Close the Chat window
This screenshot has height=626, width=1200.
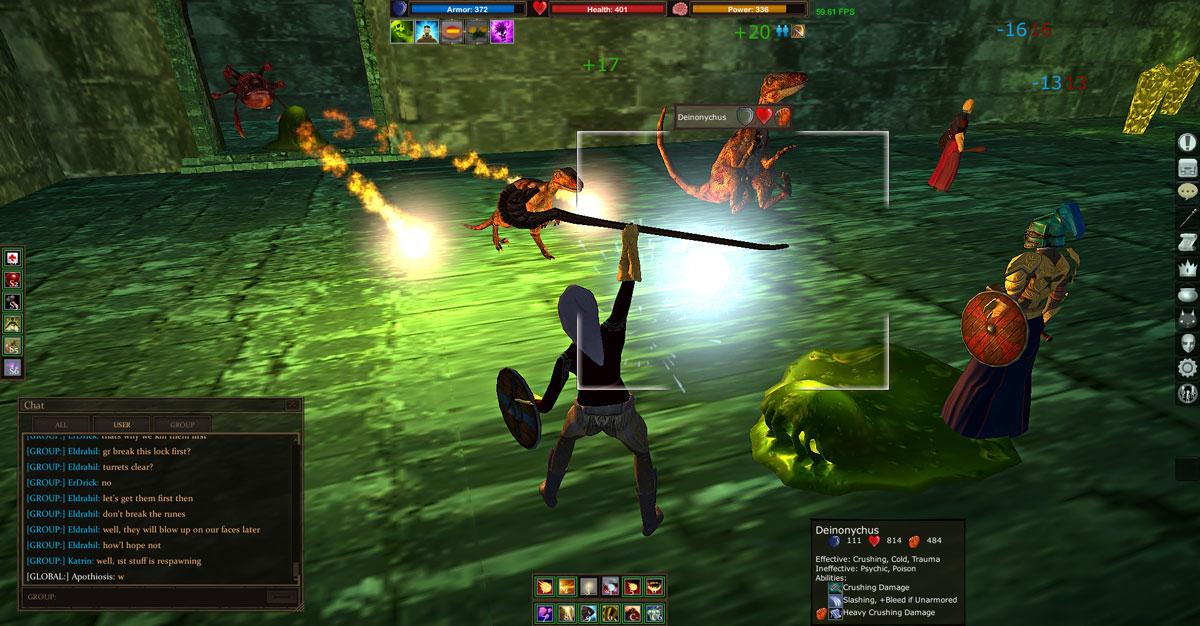click(292, 406)
